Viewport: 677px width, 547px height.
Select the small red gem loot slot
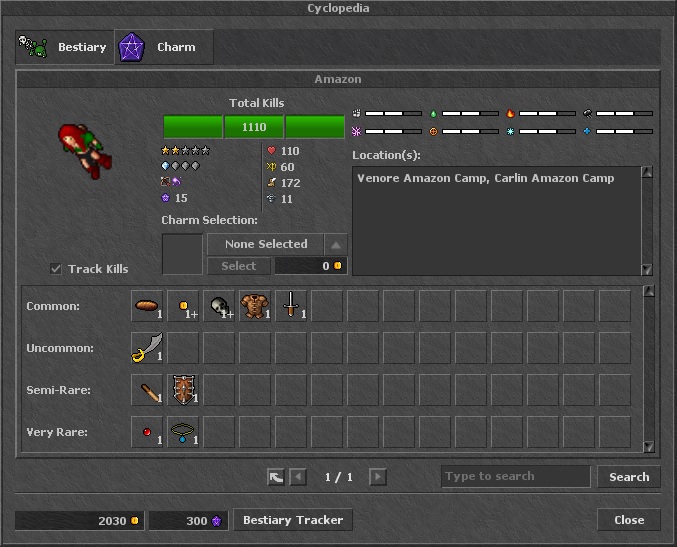(x=147, y=432)
